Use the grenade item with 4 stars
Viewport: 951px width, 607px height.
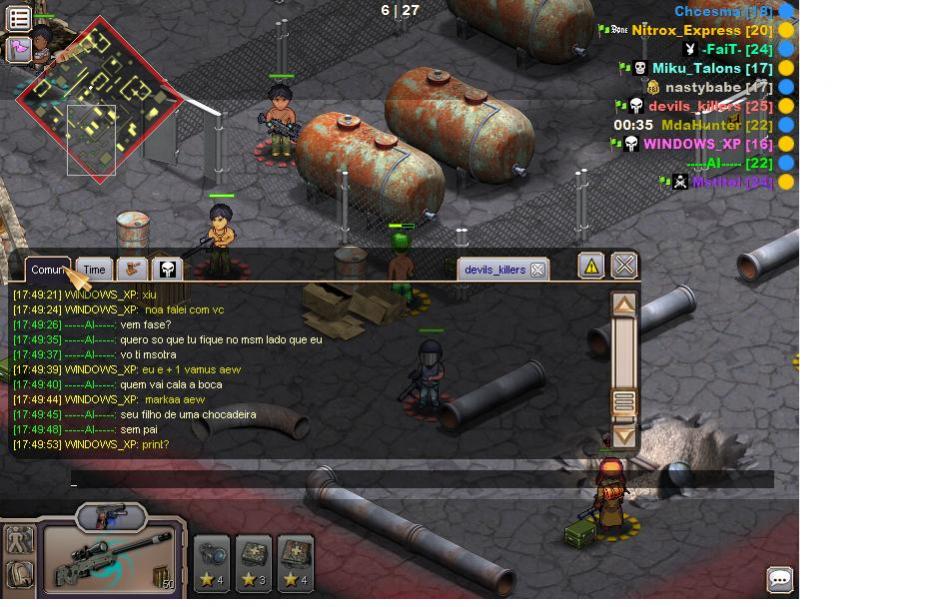click(212, 564)
